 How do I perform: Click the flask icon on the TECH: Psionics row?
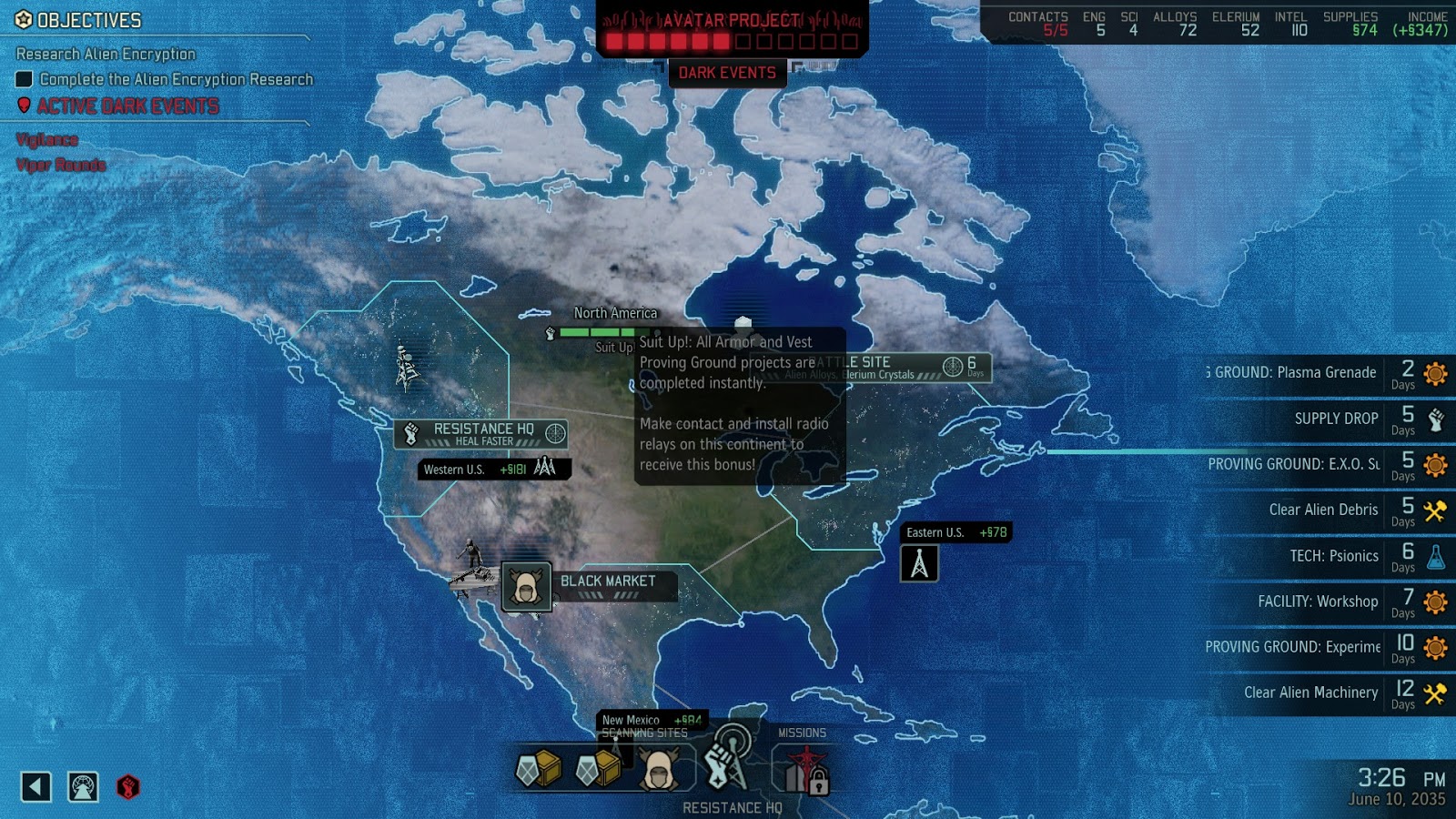click(x=1435, y=556)
